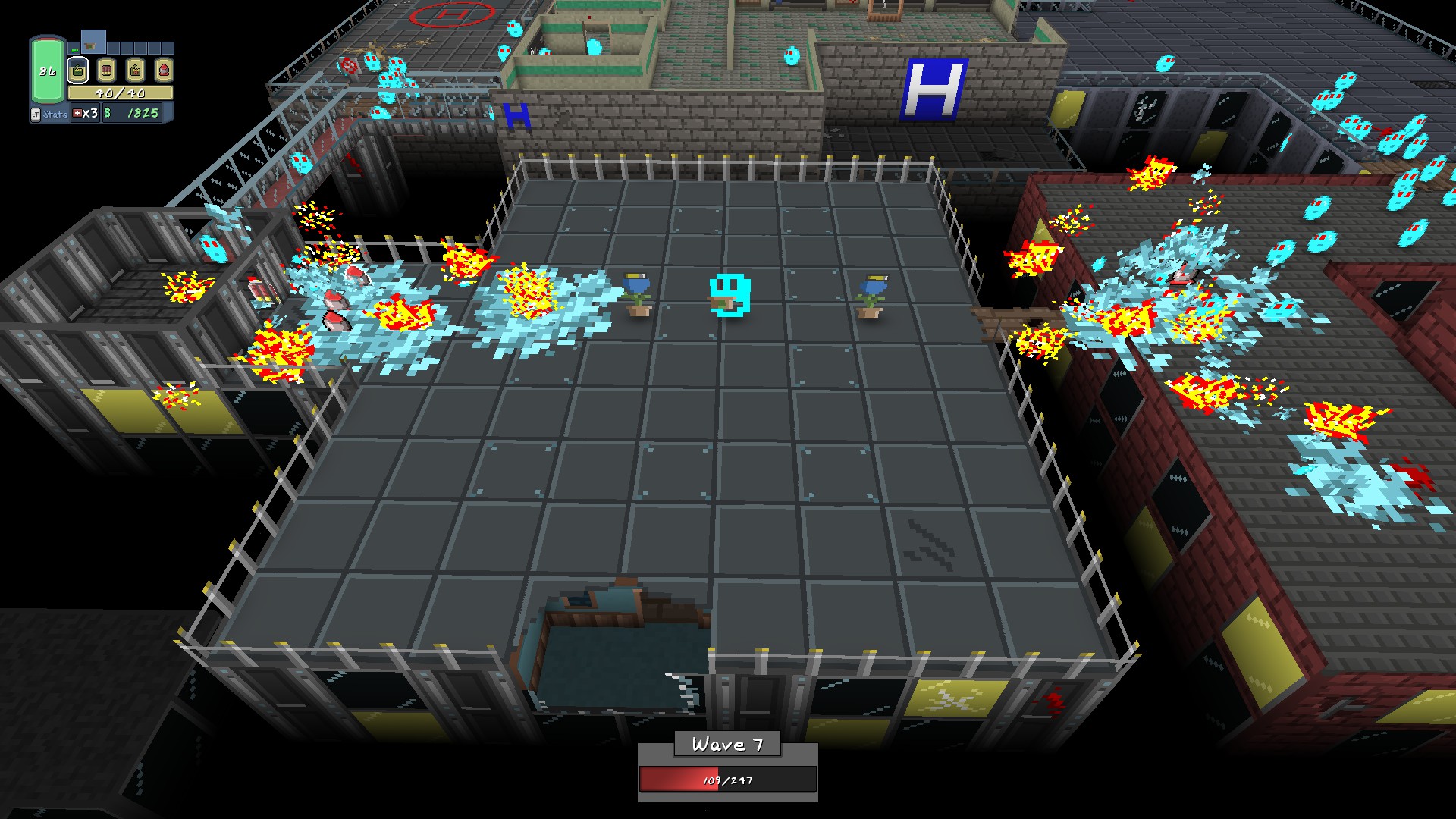Click the left blue flower turret
This screenshot has width=1456, height=819.
(637, 292)
